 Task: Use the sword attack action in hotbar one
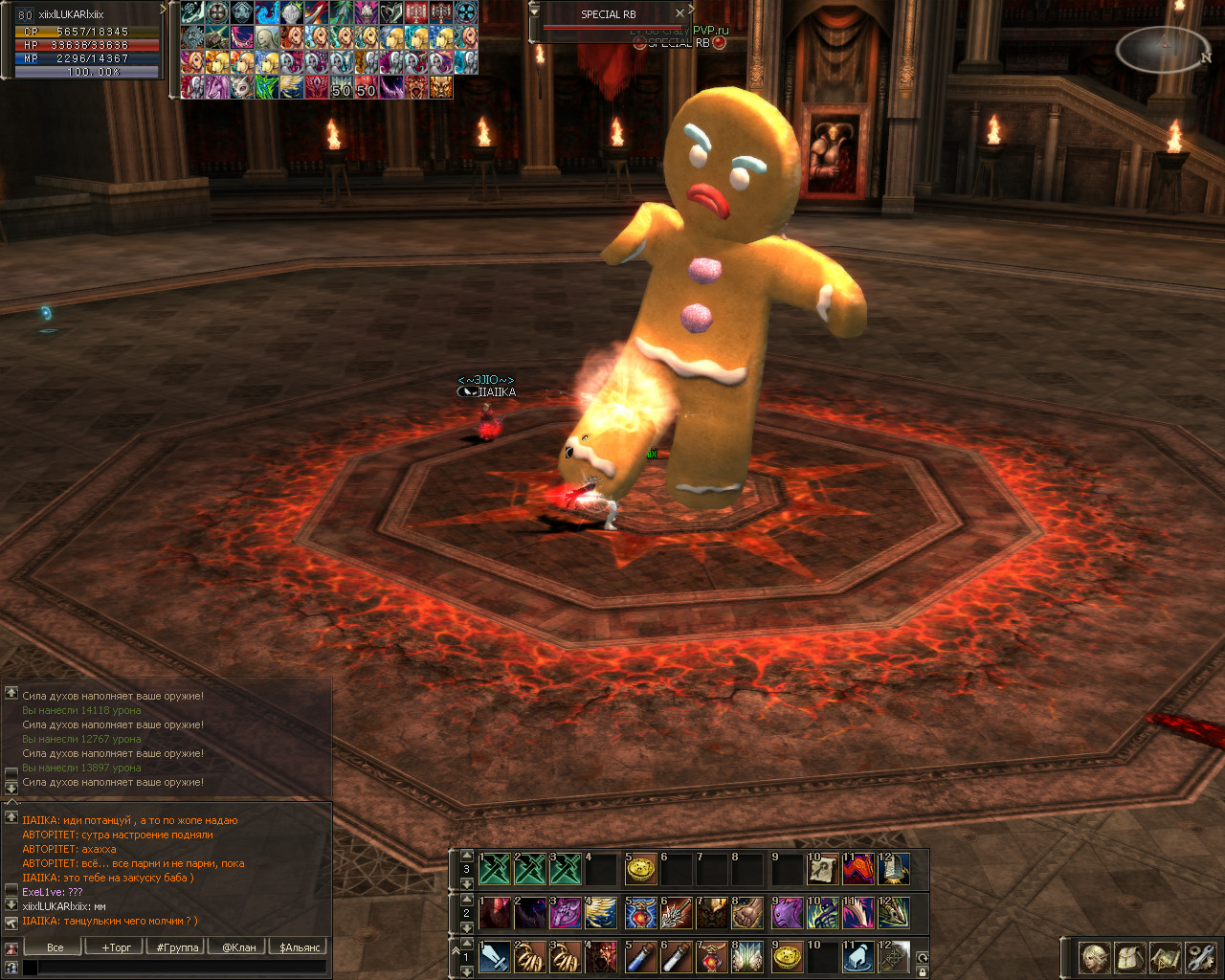(x=495, y=957)
